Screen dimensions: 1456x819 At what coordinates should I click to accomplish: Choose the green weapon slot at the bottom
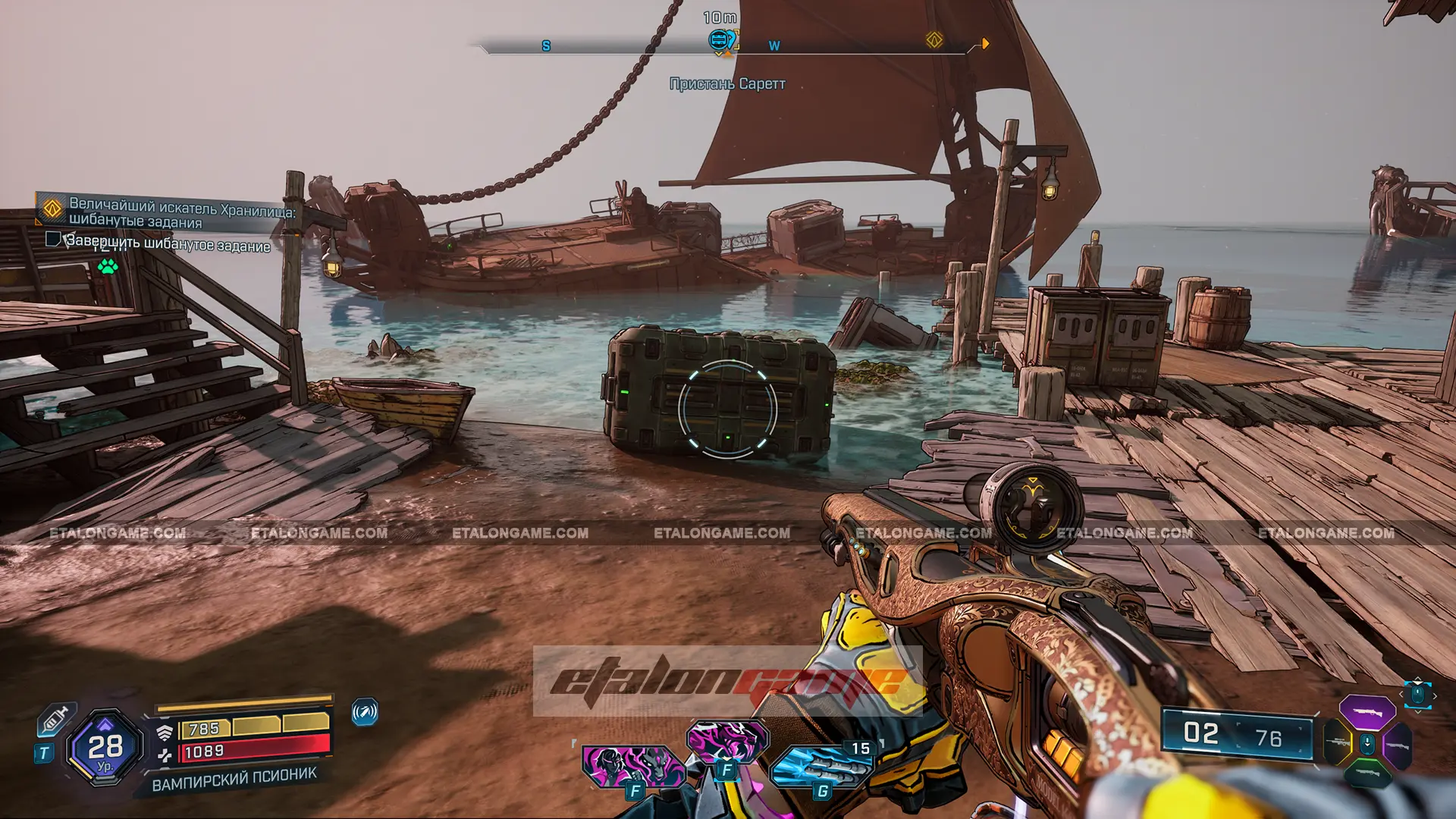1367,773
